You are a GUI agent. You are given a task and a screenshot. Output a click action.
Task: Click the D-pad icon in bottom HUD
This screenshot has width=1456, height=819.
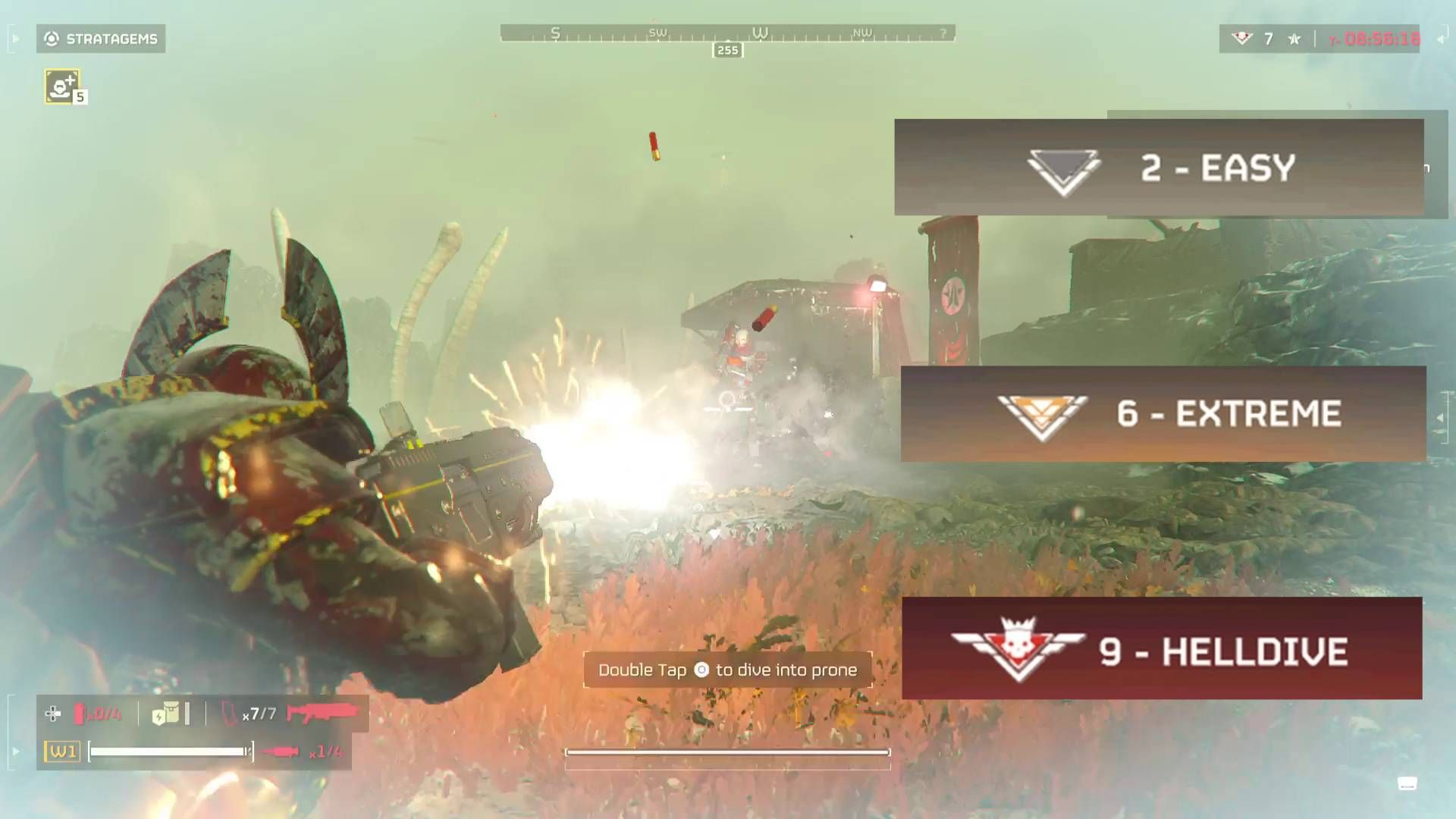(52, 714)
